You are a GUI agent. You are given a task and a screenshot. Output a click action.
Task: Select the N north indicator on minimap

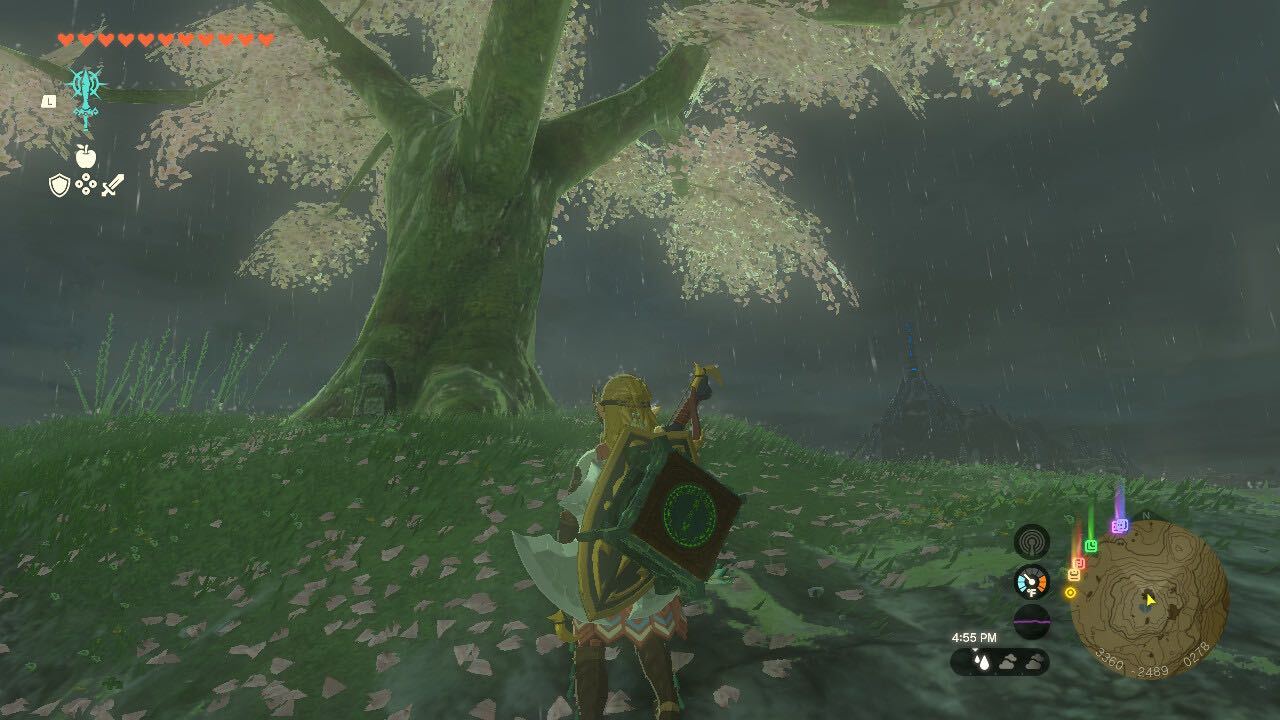coord(1146,514)
